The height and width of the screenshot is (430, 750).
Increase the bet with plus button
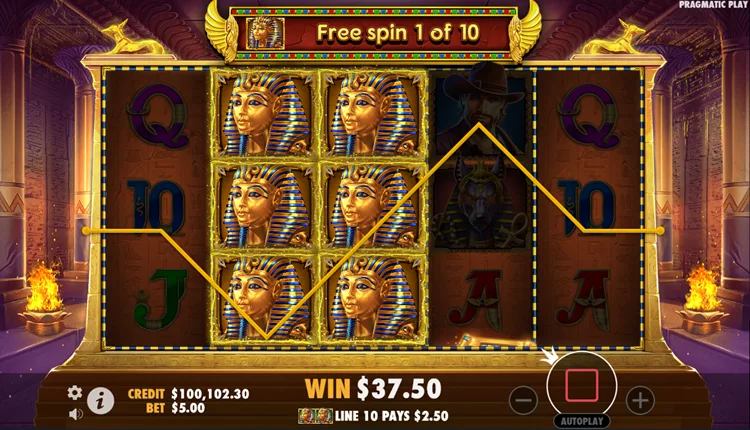coord(639,400)
